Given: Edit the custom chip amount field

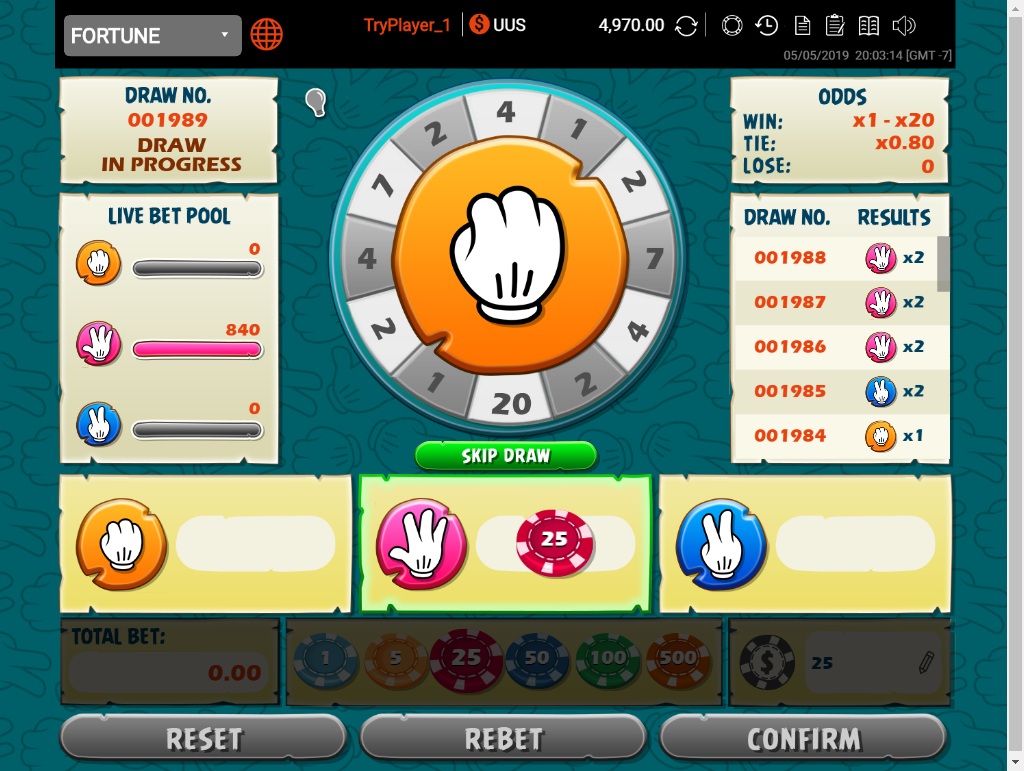Looking at the screenshot, I should (872, 662).
